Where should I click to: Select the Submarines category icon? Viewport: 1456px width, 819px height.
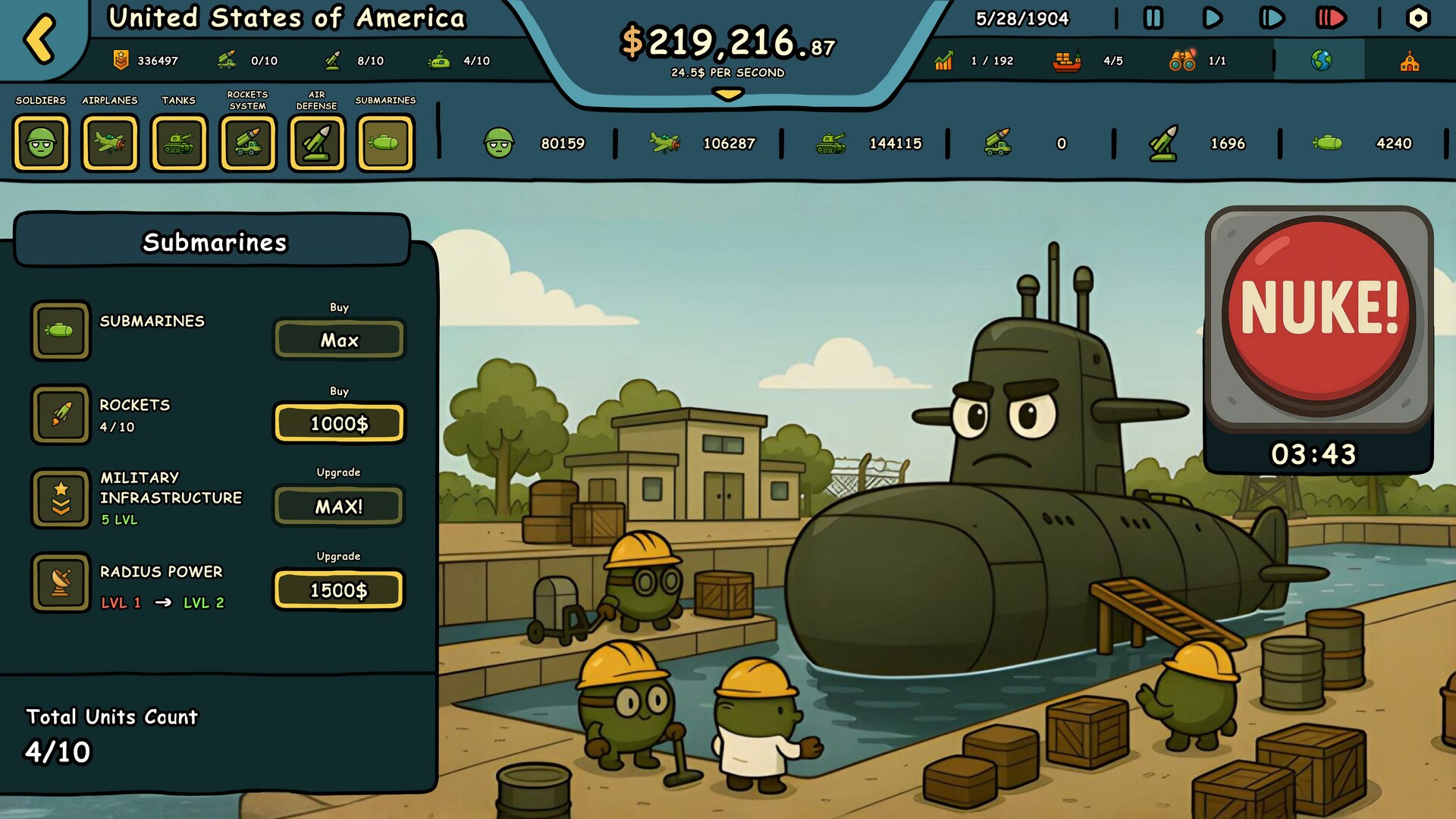(x=386, y=143)
